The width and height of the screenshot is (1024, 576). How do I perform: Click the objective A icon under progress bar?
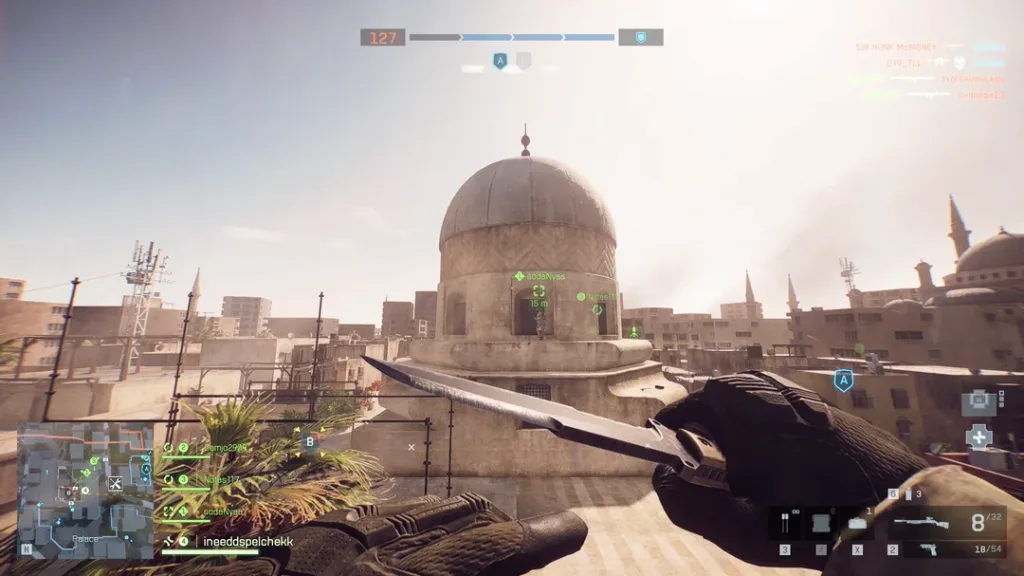coord(501,61)
